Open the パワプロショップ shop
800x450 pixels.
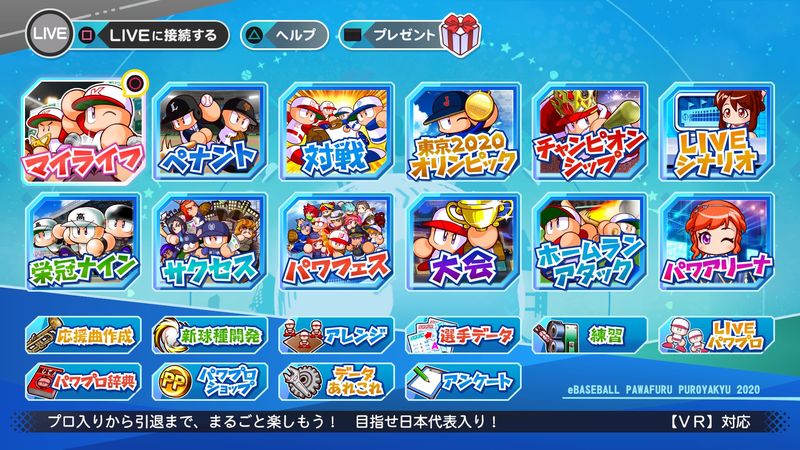coord(210,380)
